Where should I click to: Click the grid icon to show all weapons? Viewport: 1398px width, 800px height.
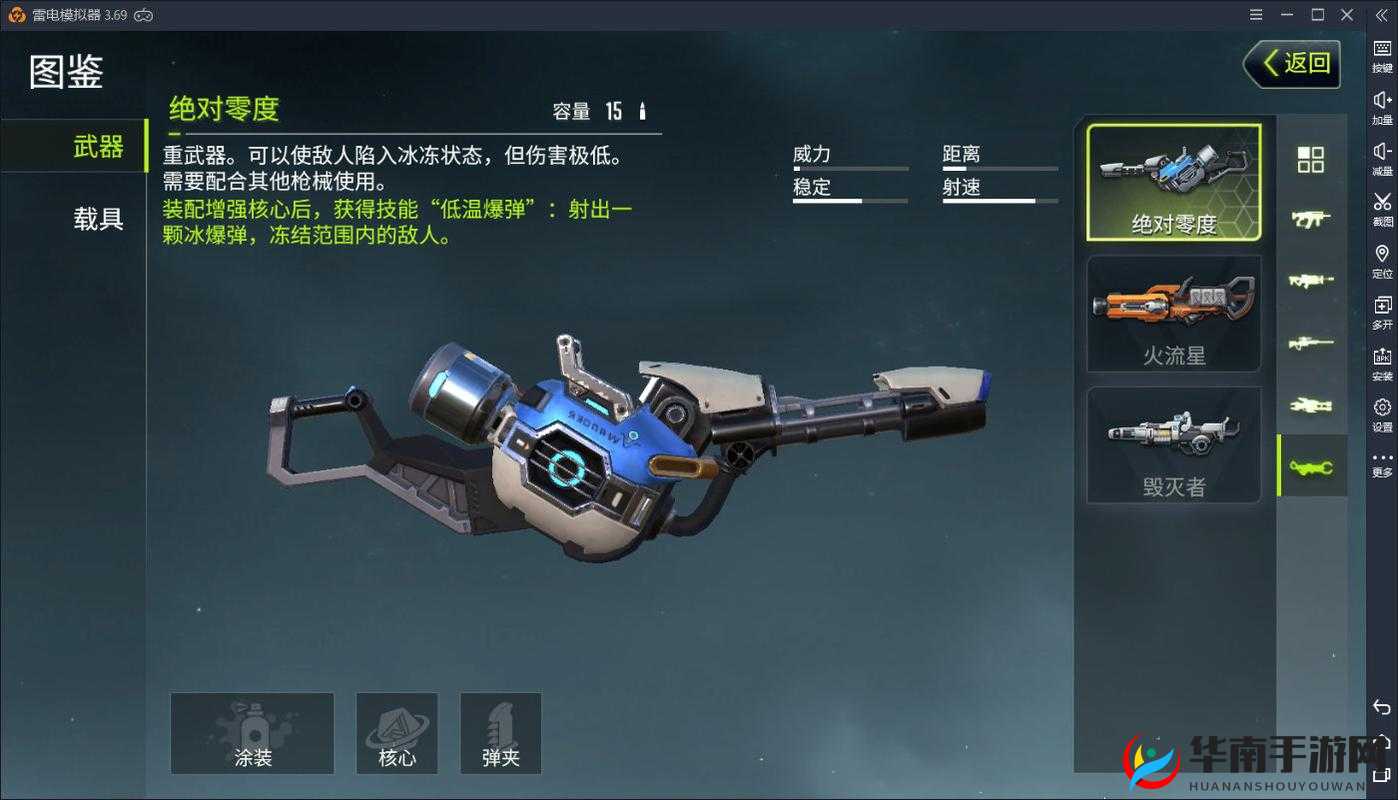[1313, 160]
